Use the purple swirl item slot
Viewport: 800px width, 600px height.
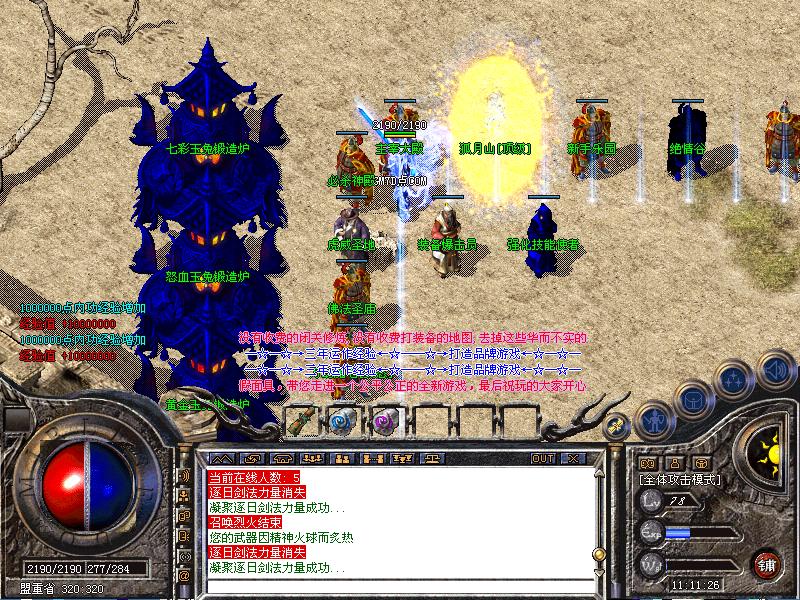pyautogui.click(x=384, y=421)
